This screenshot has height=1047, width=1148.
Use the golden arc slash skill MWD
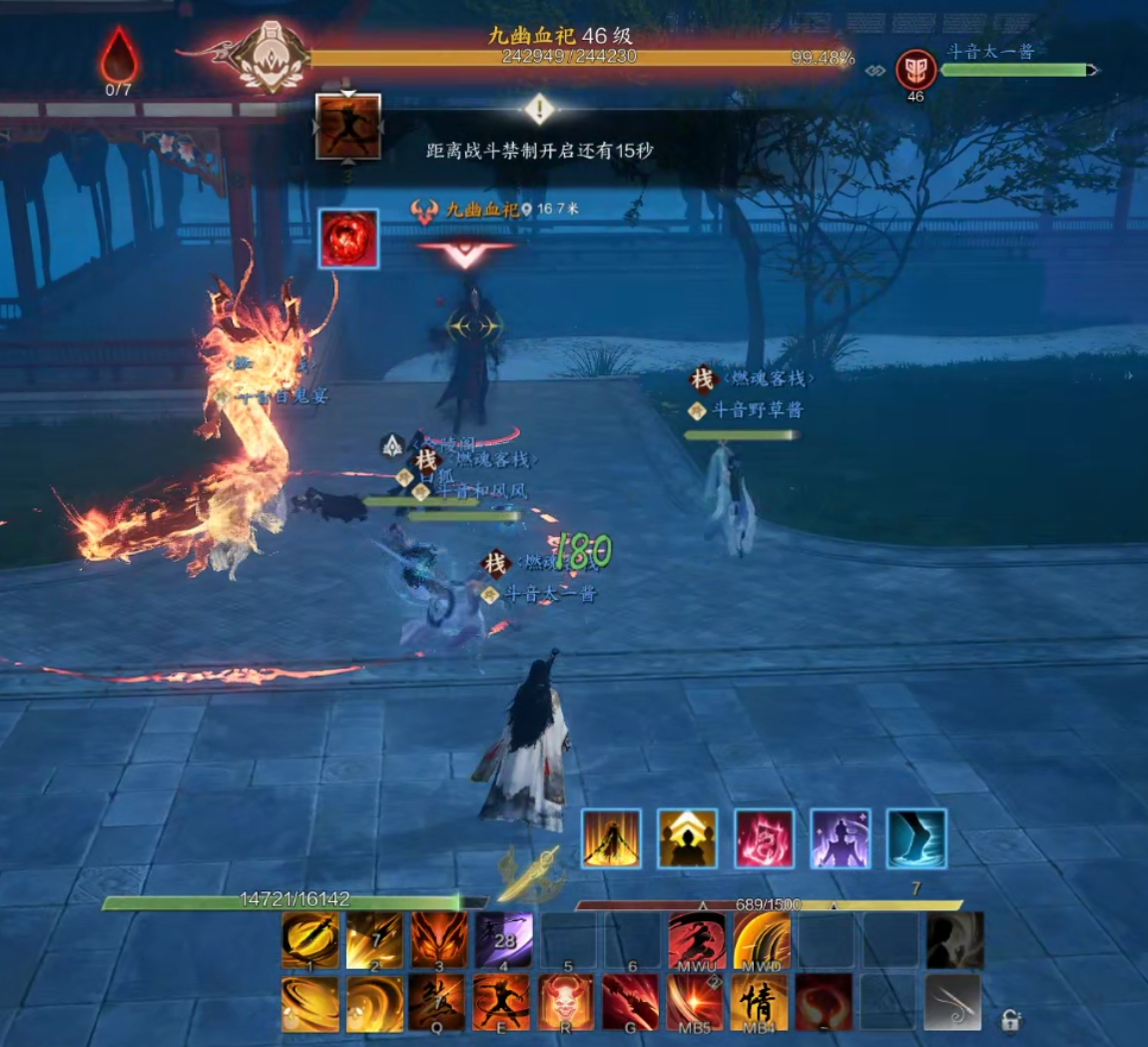pos(762,940)
